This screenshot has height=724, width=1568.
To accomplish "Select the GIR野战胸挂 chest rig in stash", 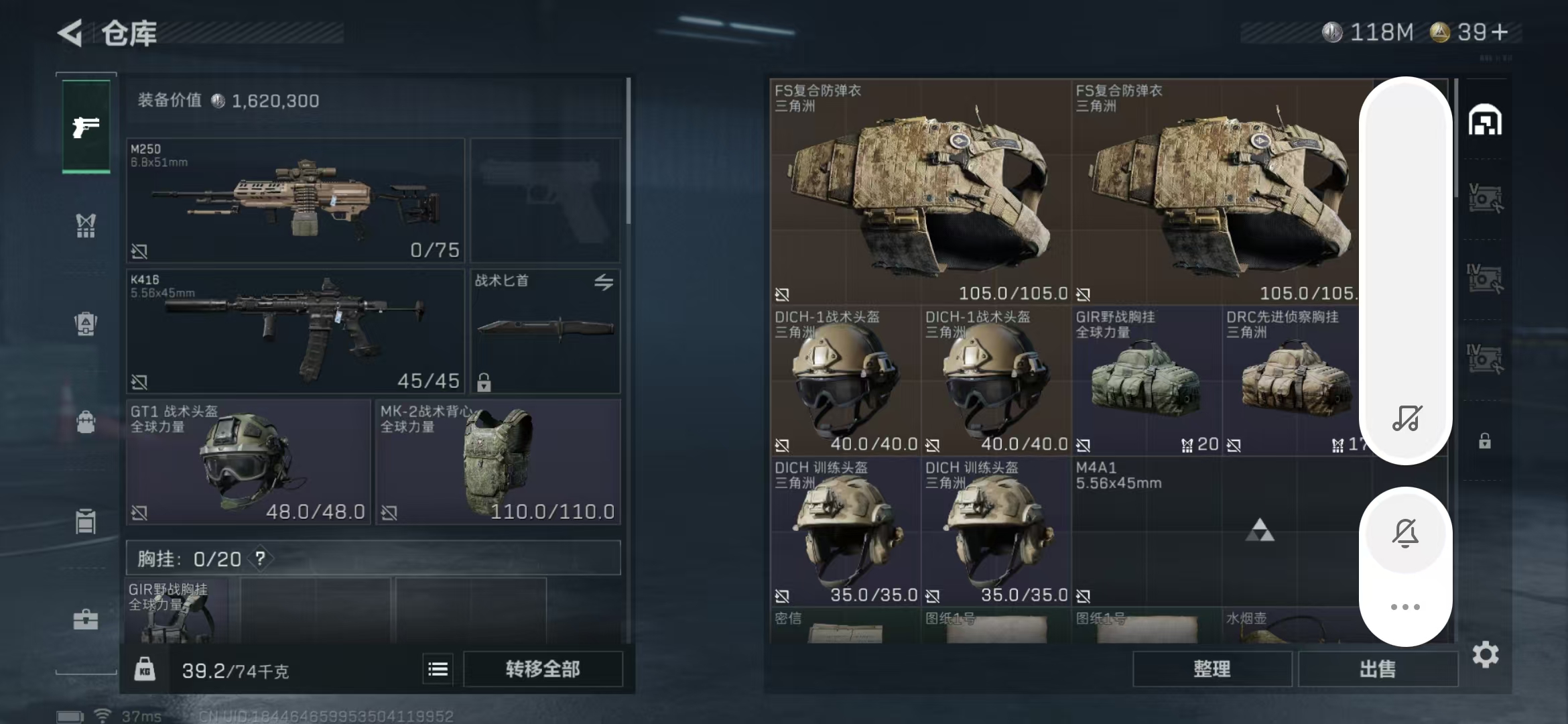I will tap(1147, 381).
